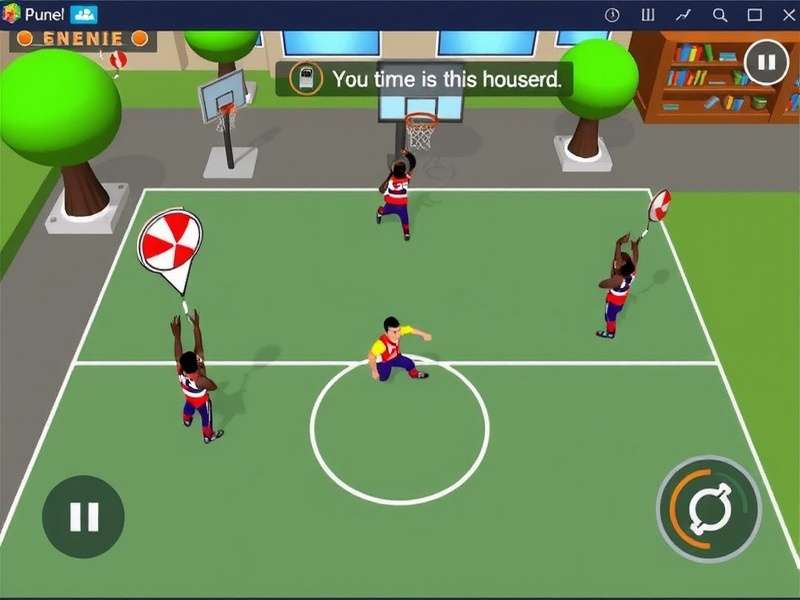Select the line-graph icon in the title bar

pyautogui.click(x=684, y=15)
